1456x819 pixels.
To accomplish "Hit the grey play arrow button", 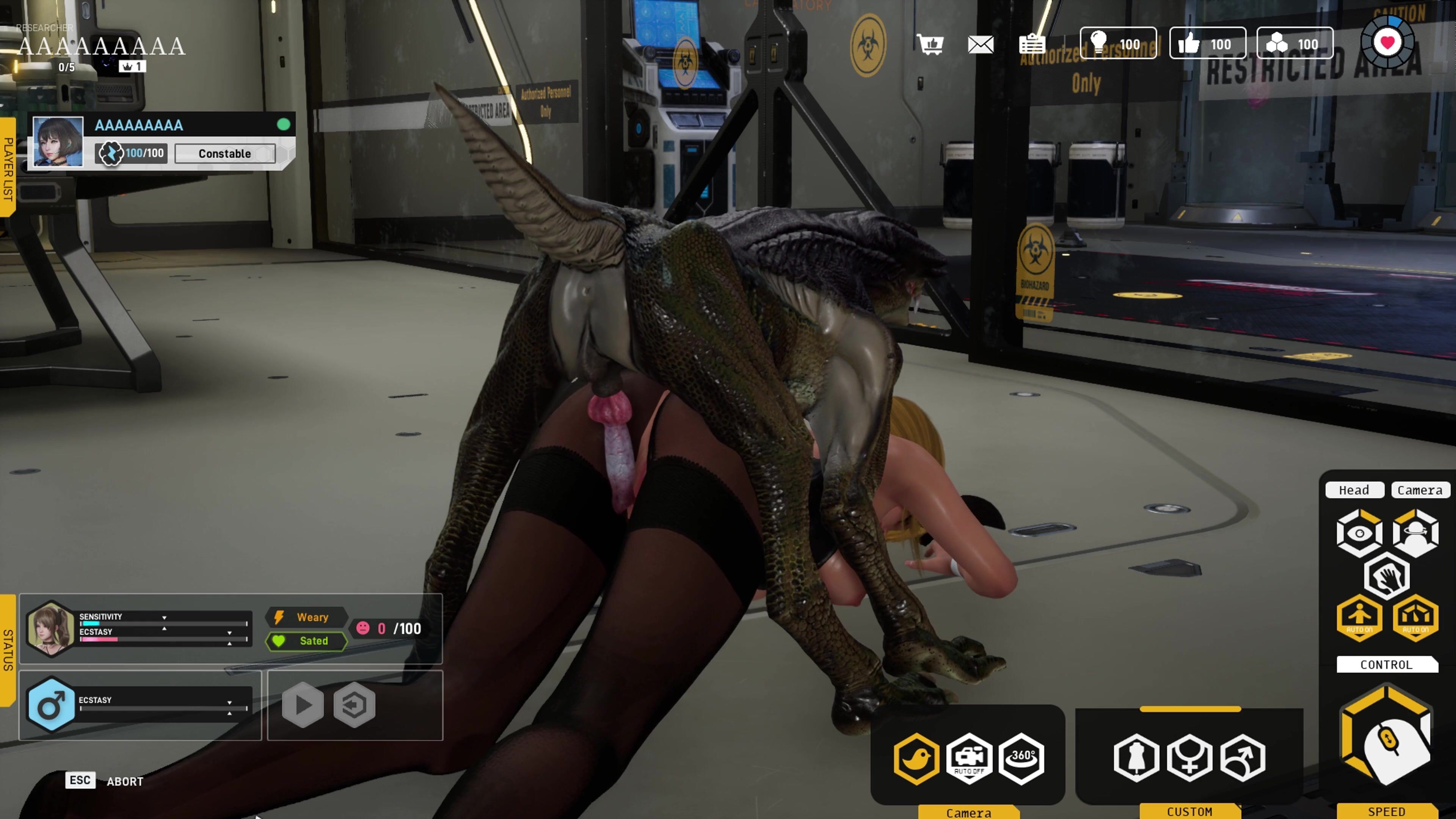I will (x=303, y=705).
